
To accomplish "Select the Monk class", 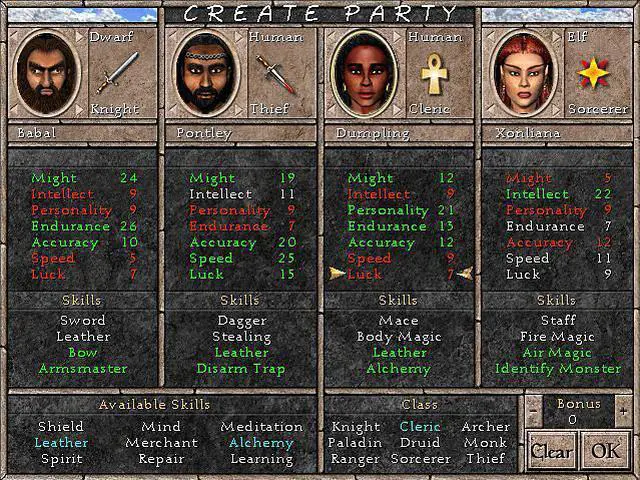I will tap(485, 442).
